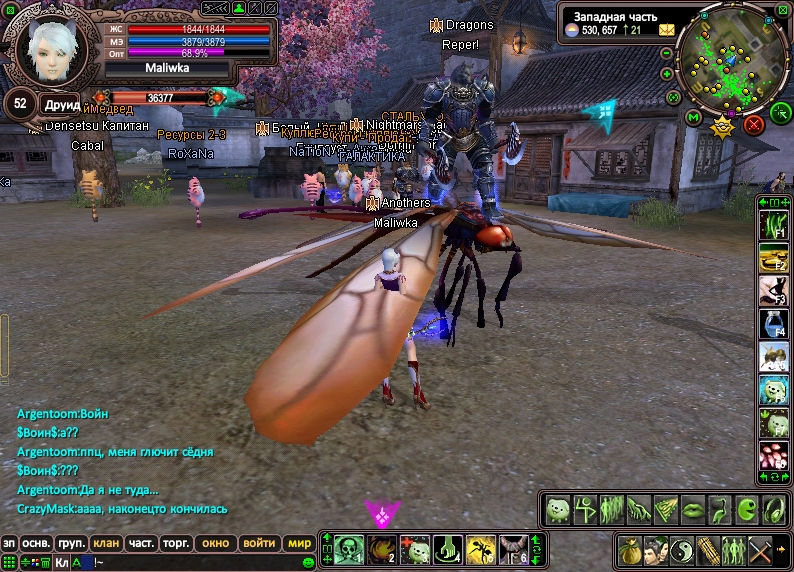
Task: Open the world map with the M button
Action: click(x=694, y=118)
